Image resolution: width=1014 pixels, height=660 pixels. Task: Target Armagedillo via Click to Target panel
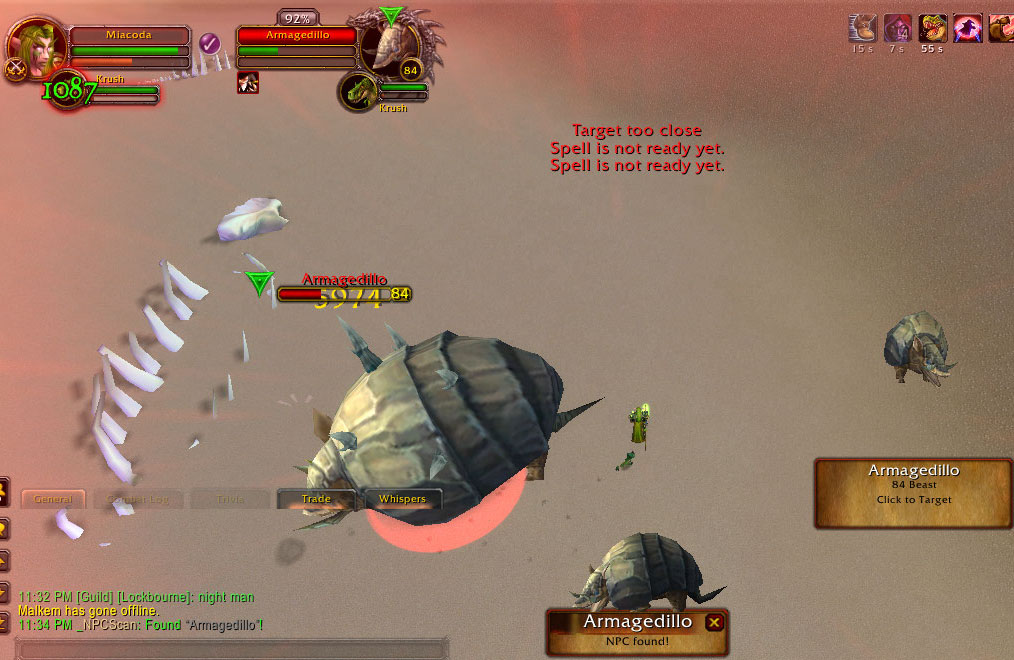pyautogui.click(x=913, y=492)
